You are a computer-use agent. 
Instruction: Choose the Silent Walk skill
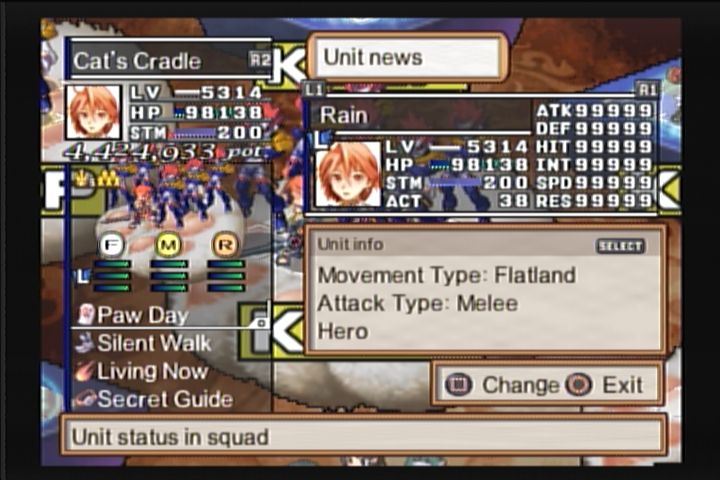pyautogui.click(x=154, y=343)
